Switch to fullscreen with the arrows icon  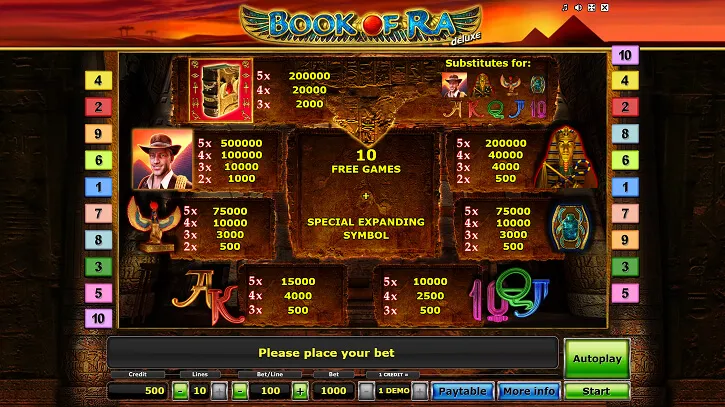(591, 7)
